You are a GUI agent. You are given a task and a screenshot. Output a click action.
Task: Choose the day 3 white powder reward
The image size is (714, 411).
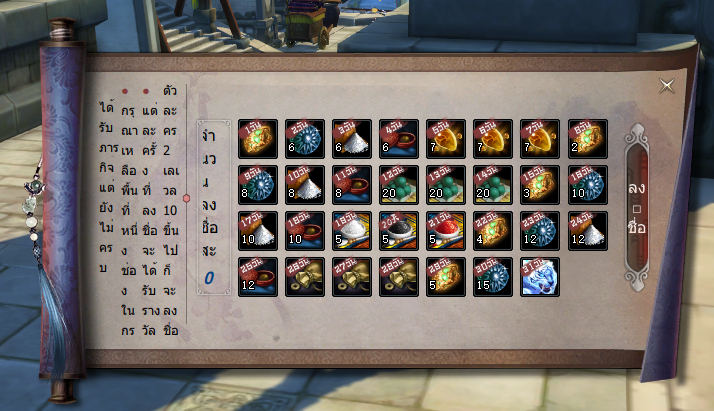[351, 138]
